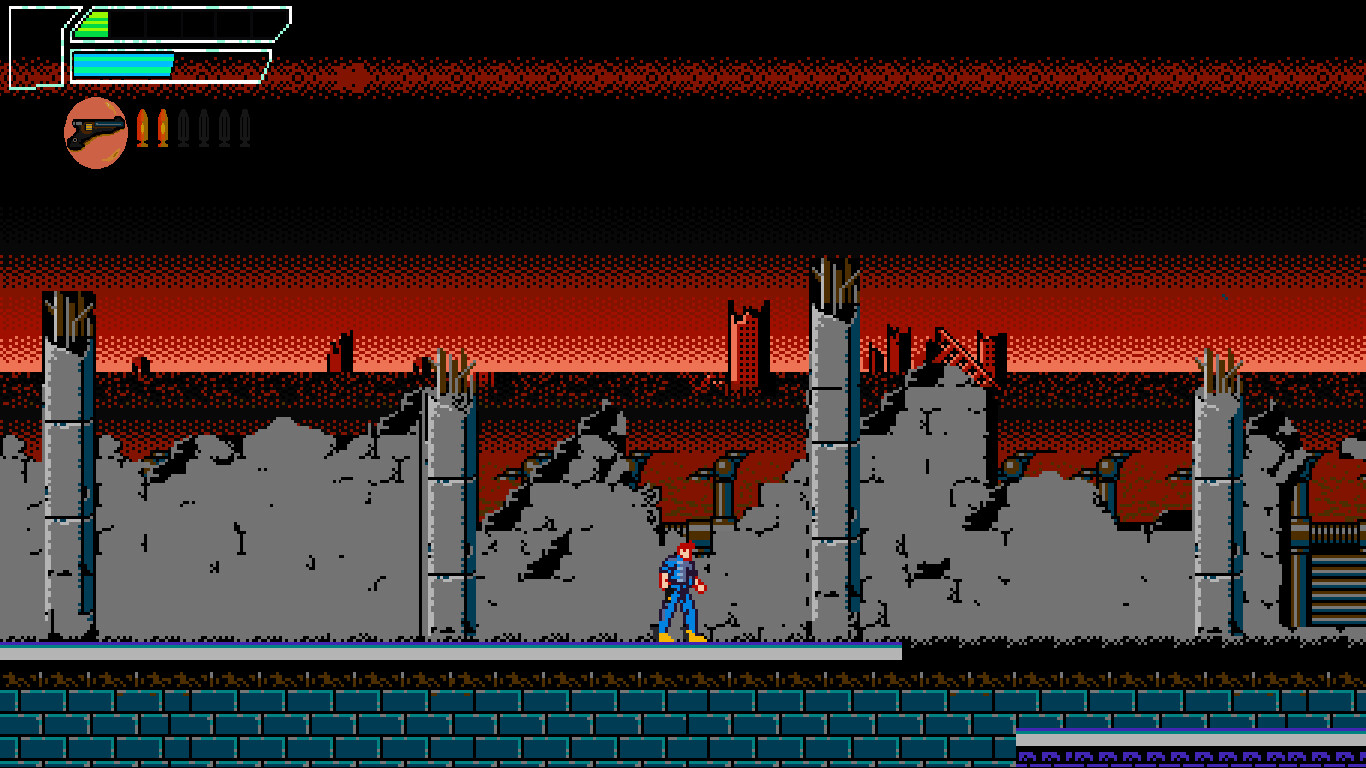1366x768 pixels.
Task: Click the third empty bullet in the ammo row
Action: (x=225, y=127)
